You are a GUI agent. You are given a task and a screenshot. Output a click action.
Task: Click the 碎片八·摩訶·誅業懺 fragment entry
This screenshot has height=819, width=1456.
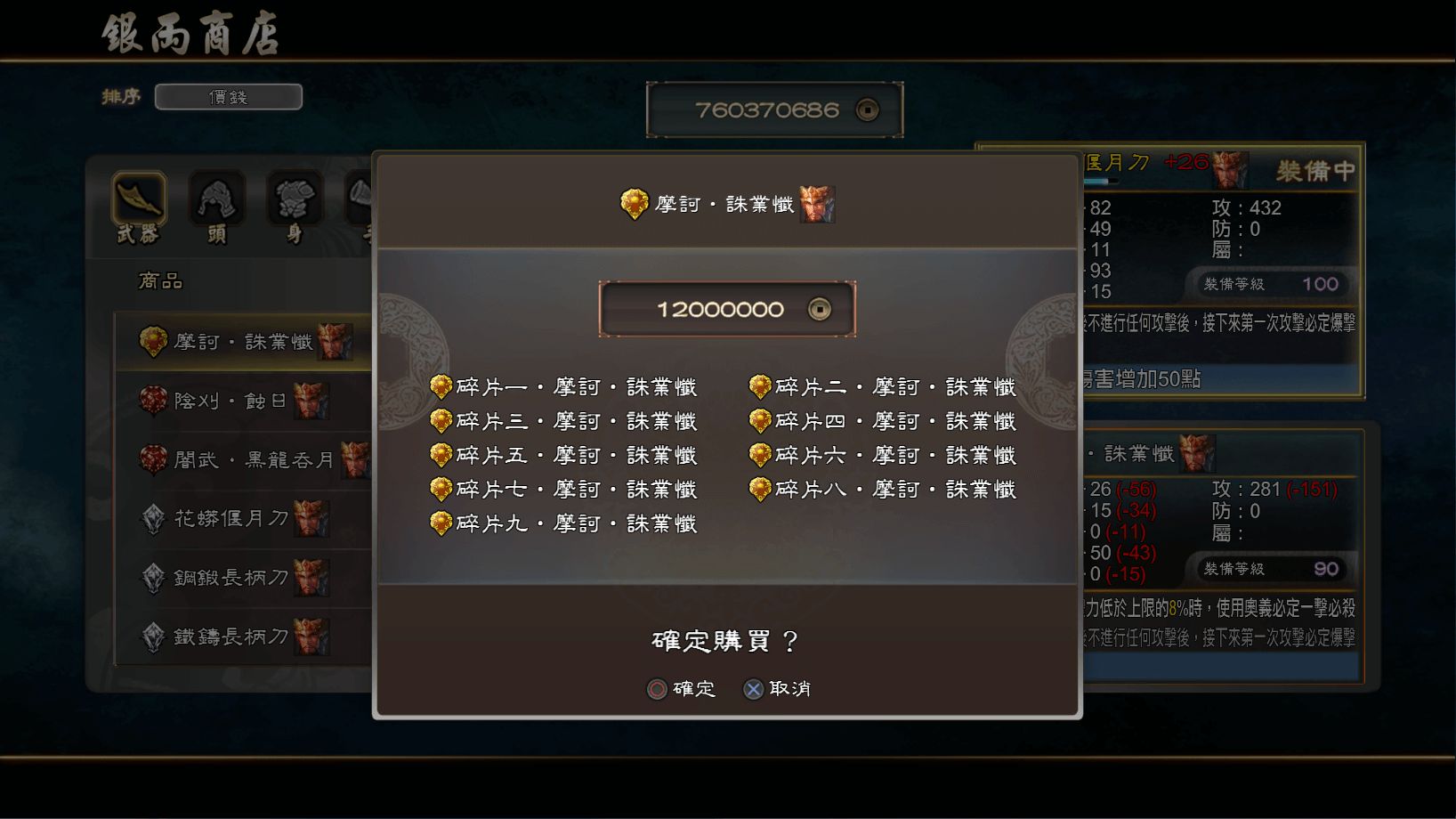point(886,489)
